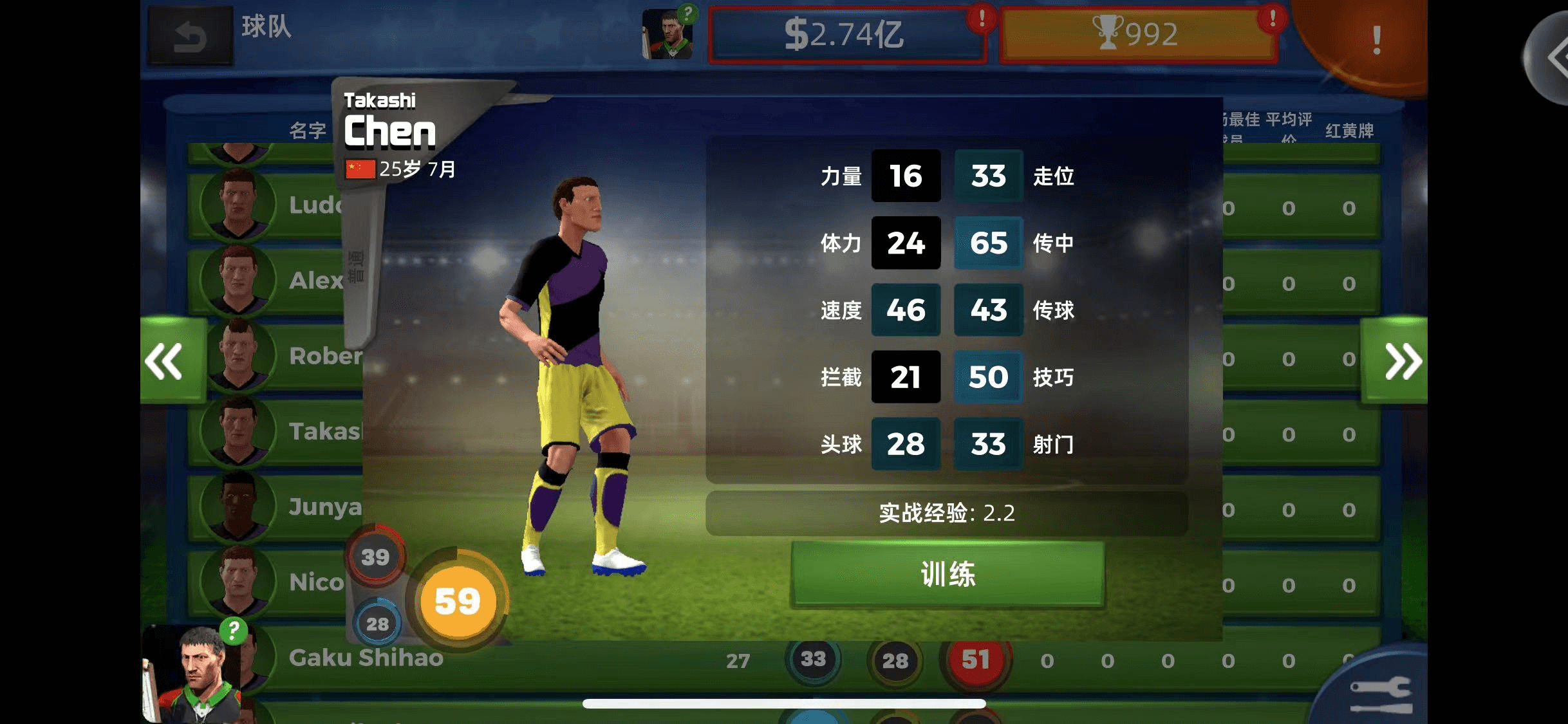1568x724 pixels.
Task: Go back with the return arrow button
Action: (x=191, y=36)
